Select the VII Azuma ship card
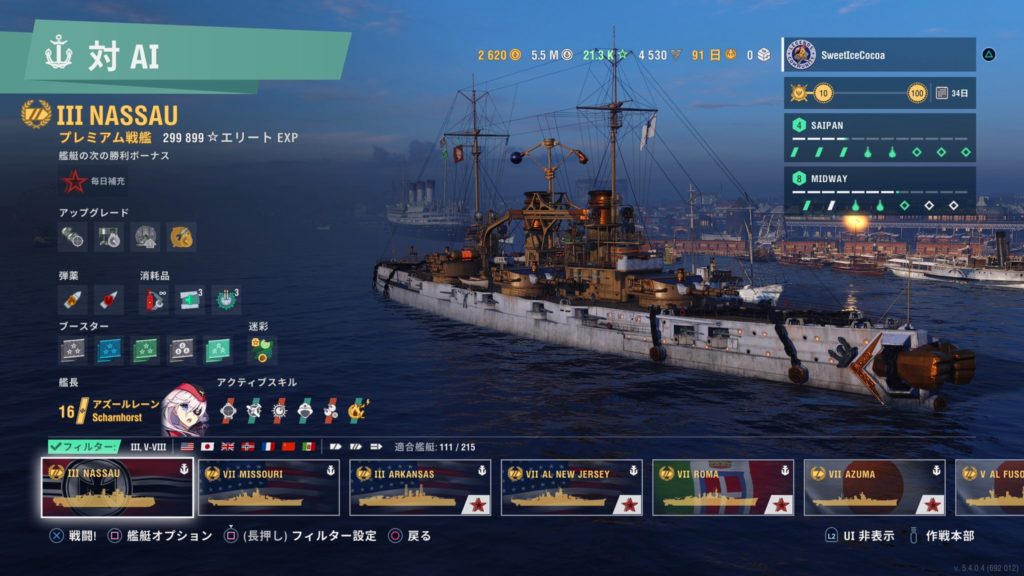The width and height of the screenshot is (1024, 576). [x=874, y=487]
